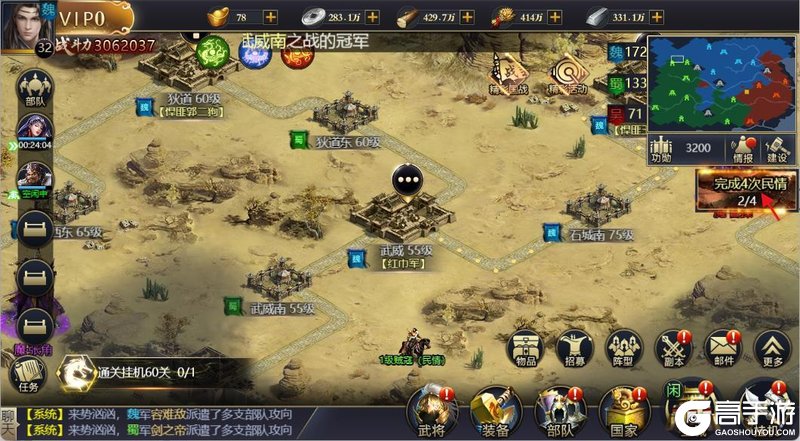Viewport: 800px width, 441px height.
Task: Open the 物品 items bag
Action: click(x=525, y=349)
